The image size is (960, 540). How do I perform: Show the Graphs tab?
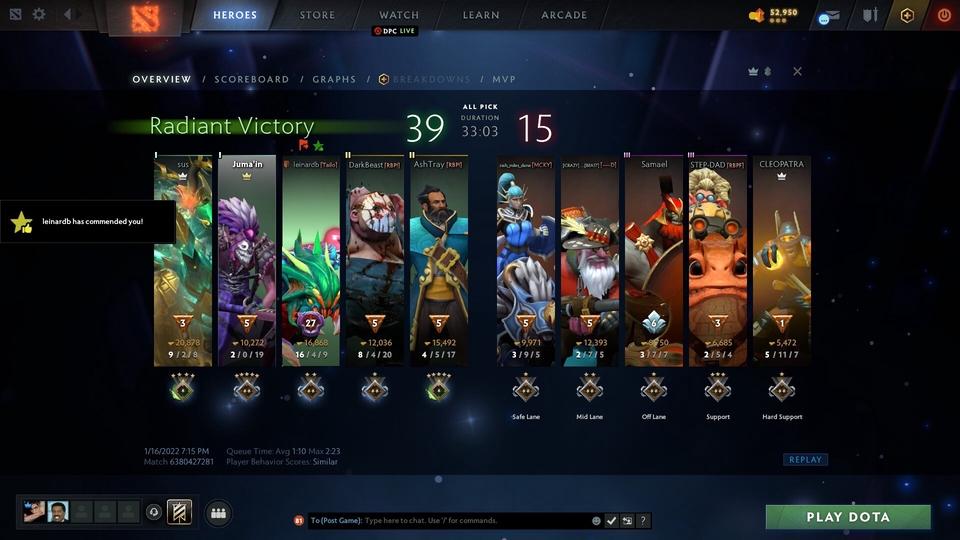pos(334,79)
